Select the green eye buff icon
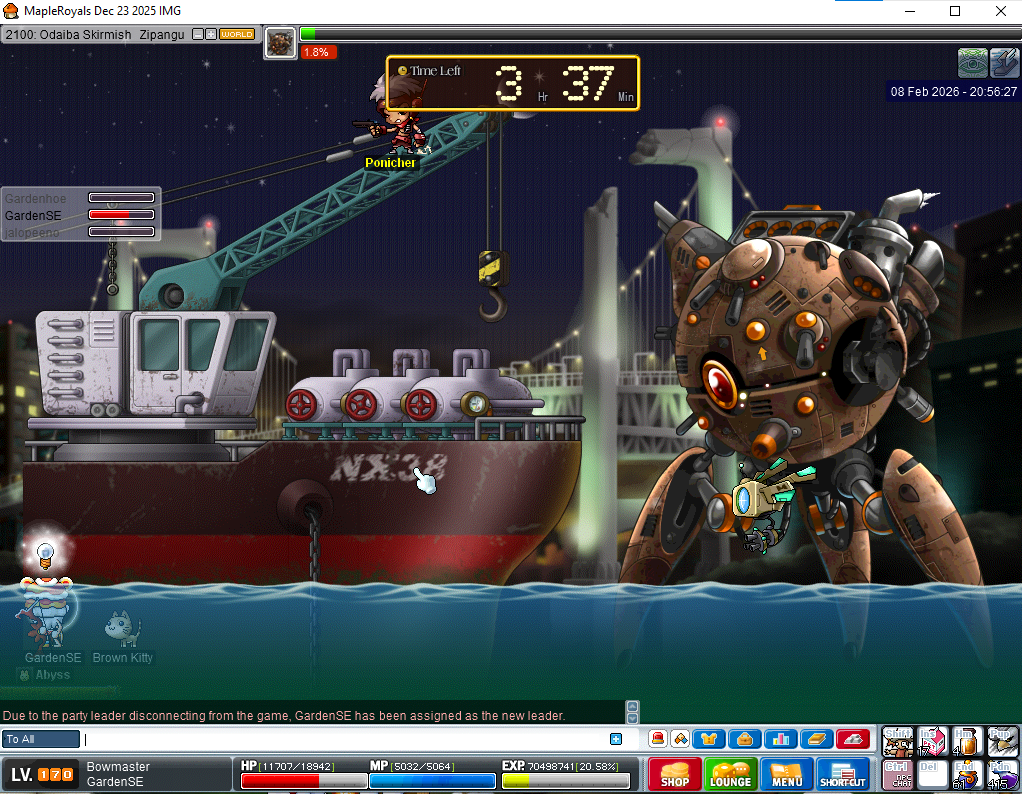 [972, 63]
